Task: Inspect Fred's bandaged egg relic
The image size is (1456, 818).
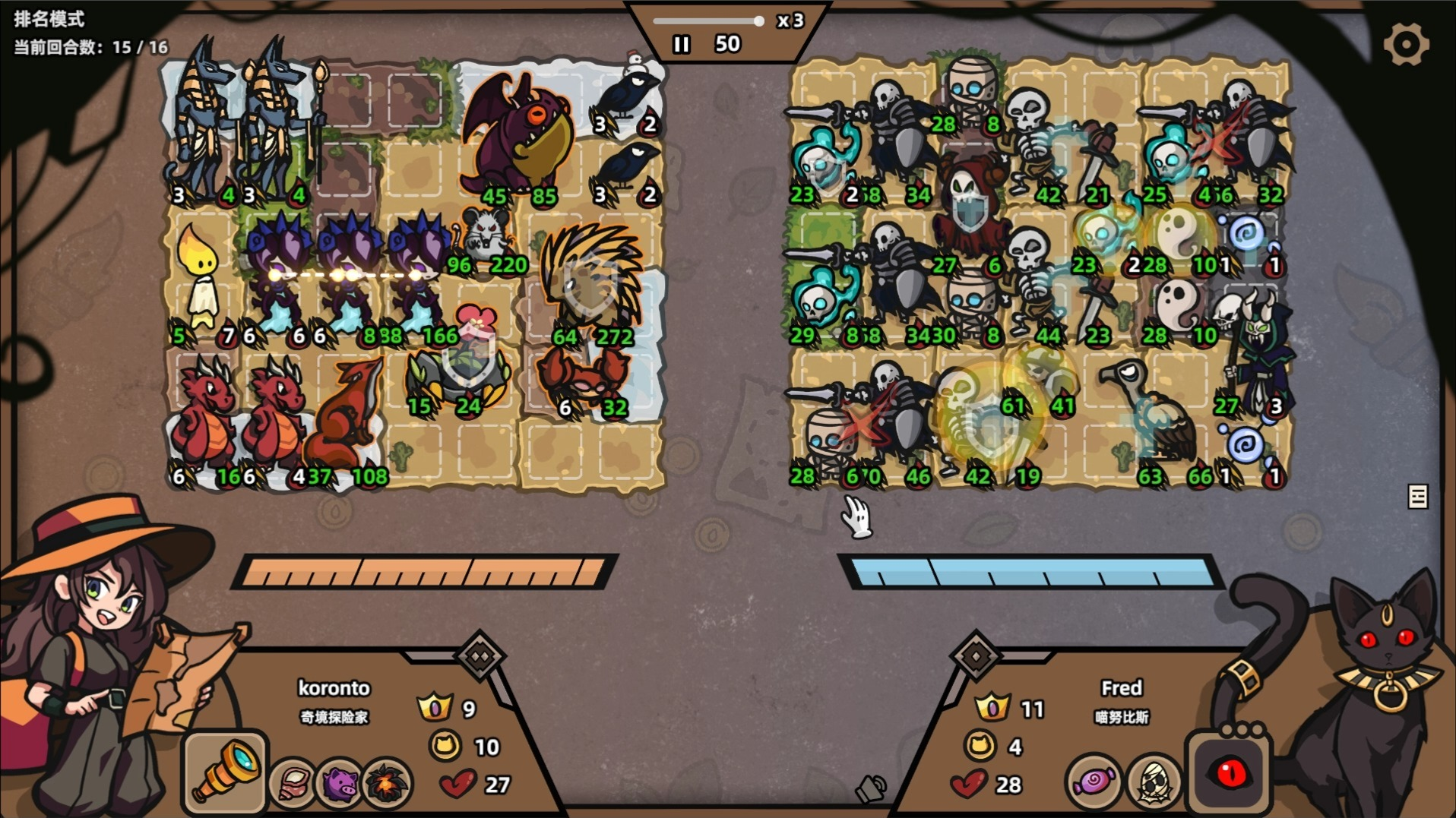Action: pyautogui.click(x=1153, y=781)
